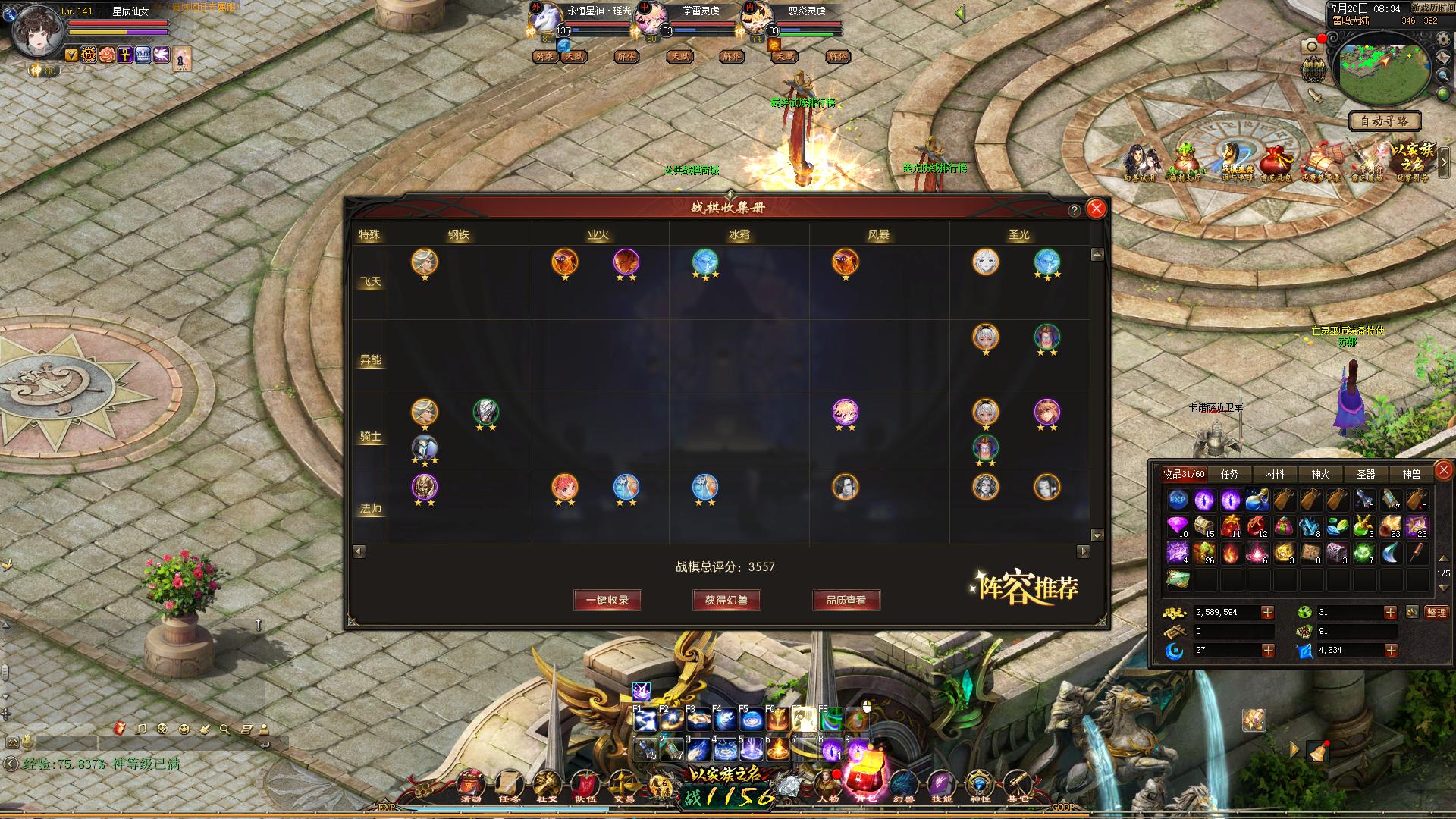Click the purple gem item in the bag
This screenshot has height=819, width=1456.
pos(1178,526)
